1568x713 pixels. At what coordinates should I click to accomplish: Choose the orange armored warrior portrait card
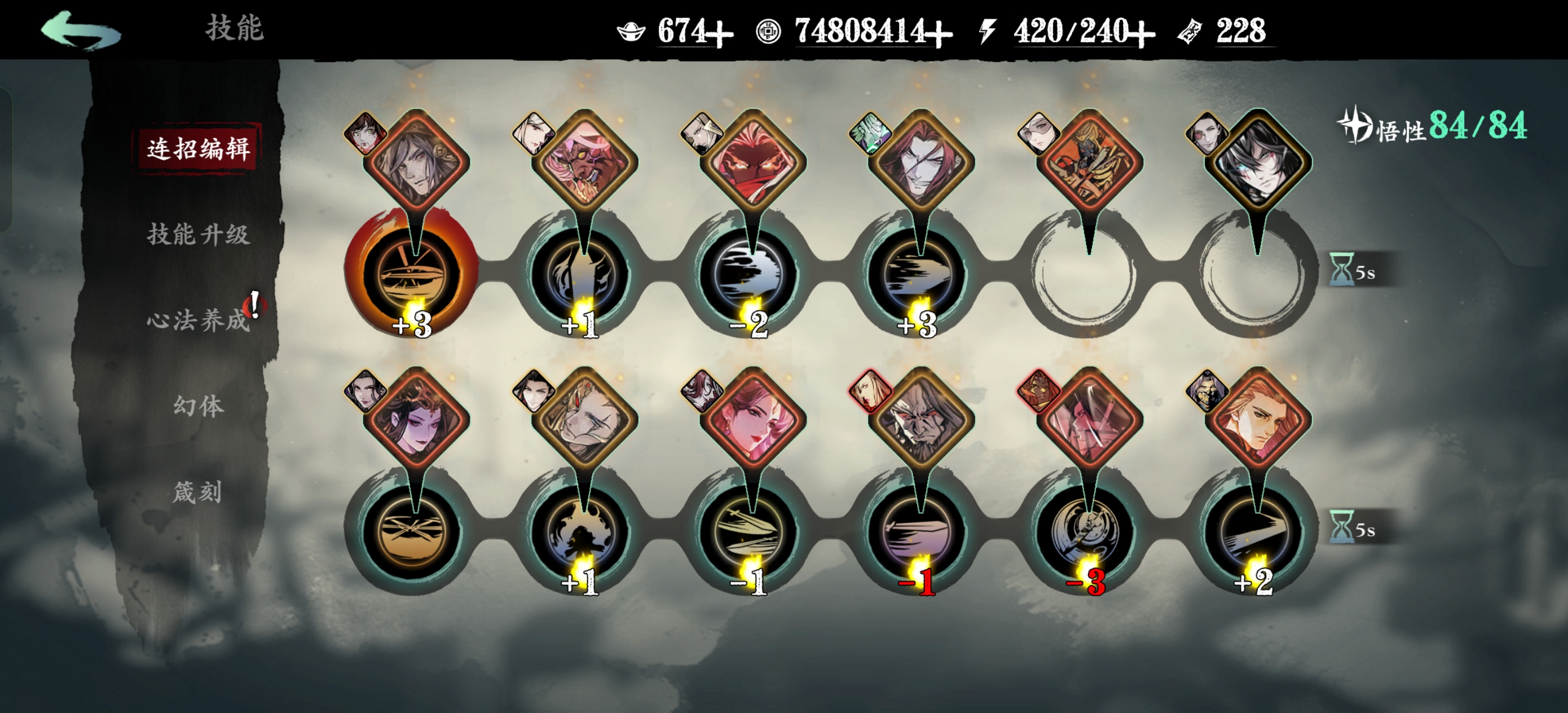(1089, 162)
